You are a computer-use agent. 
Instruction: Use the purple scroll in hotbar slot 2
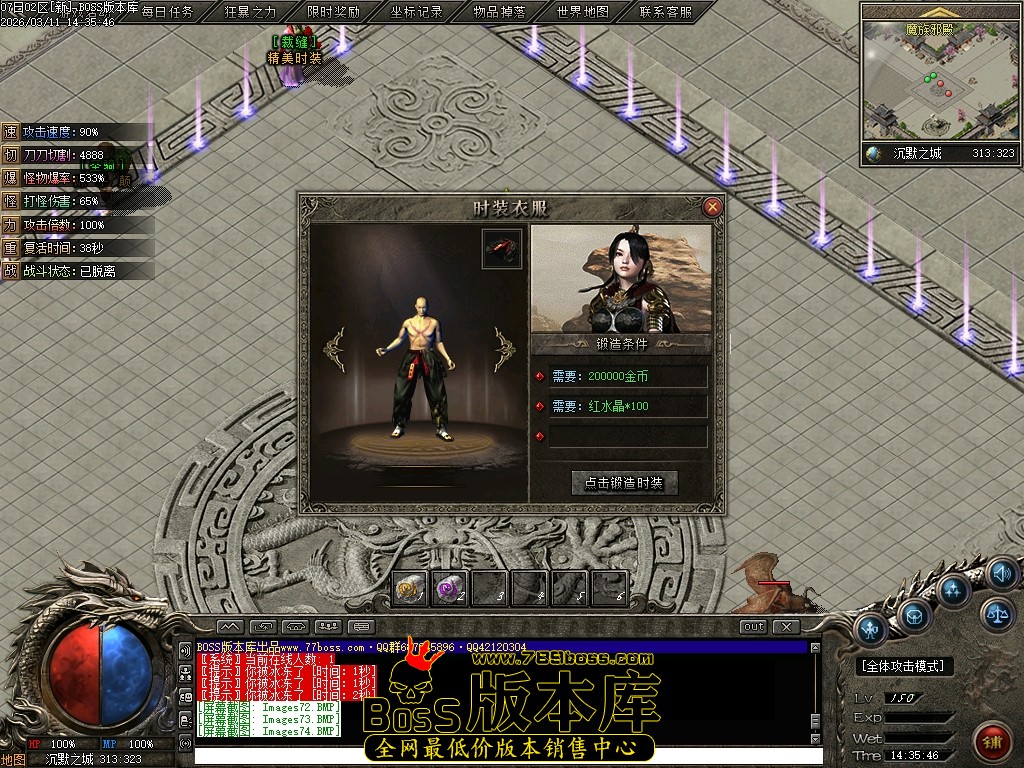pos(449,589)
